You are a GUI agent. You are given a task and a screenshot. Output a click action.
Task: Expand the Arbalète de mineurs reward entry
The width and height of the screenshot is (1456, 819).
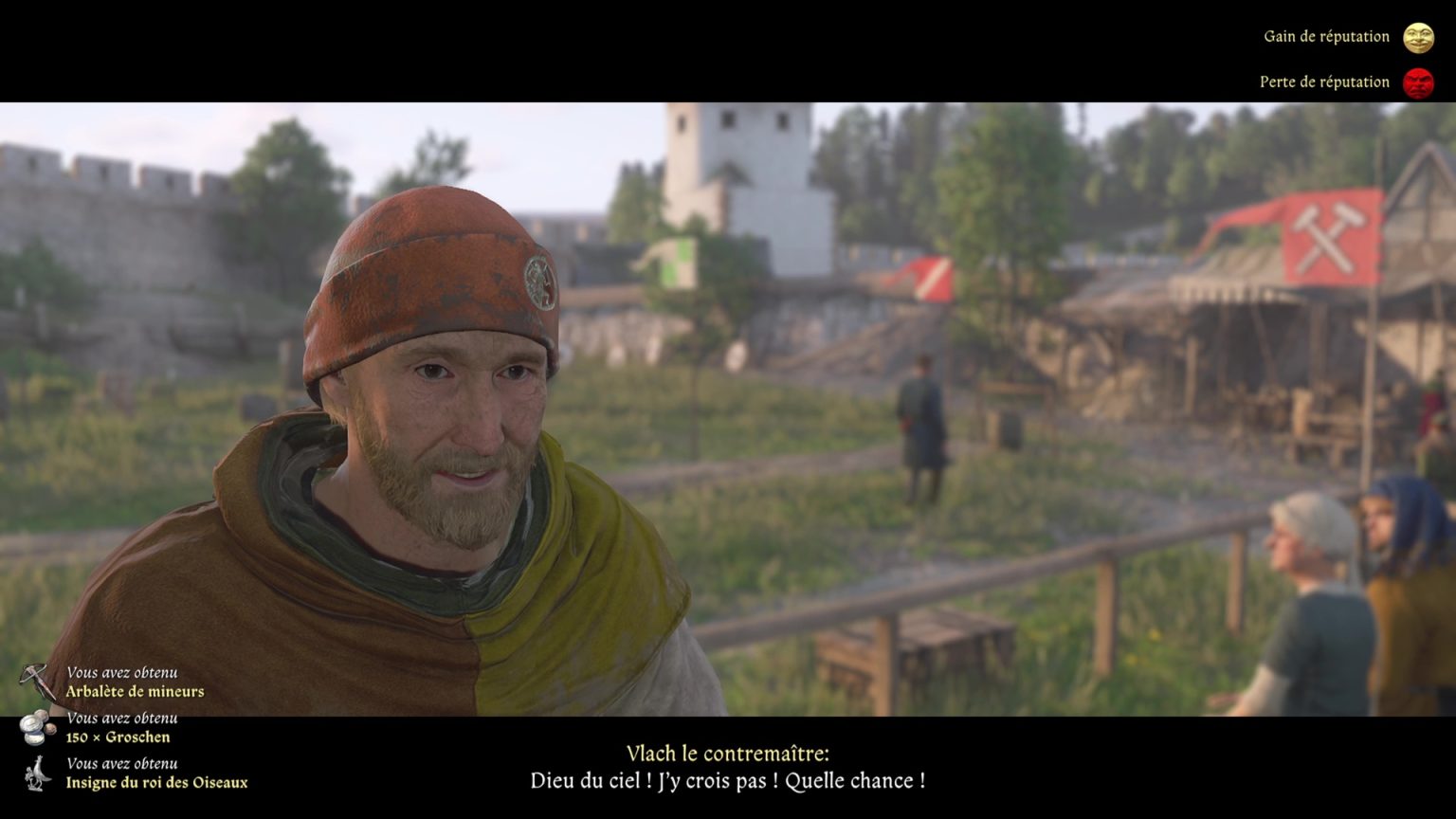point(134,691)
